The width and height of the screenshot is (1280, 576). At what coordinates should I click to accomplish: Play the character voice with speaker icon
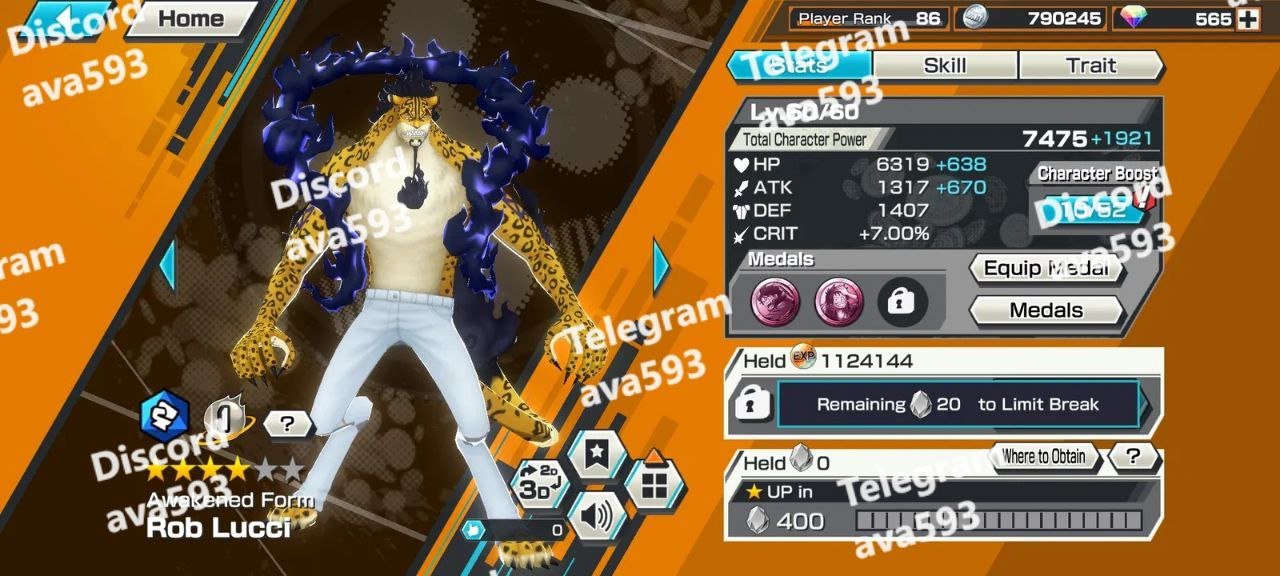point(596,516)
